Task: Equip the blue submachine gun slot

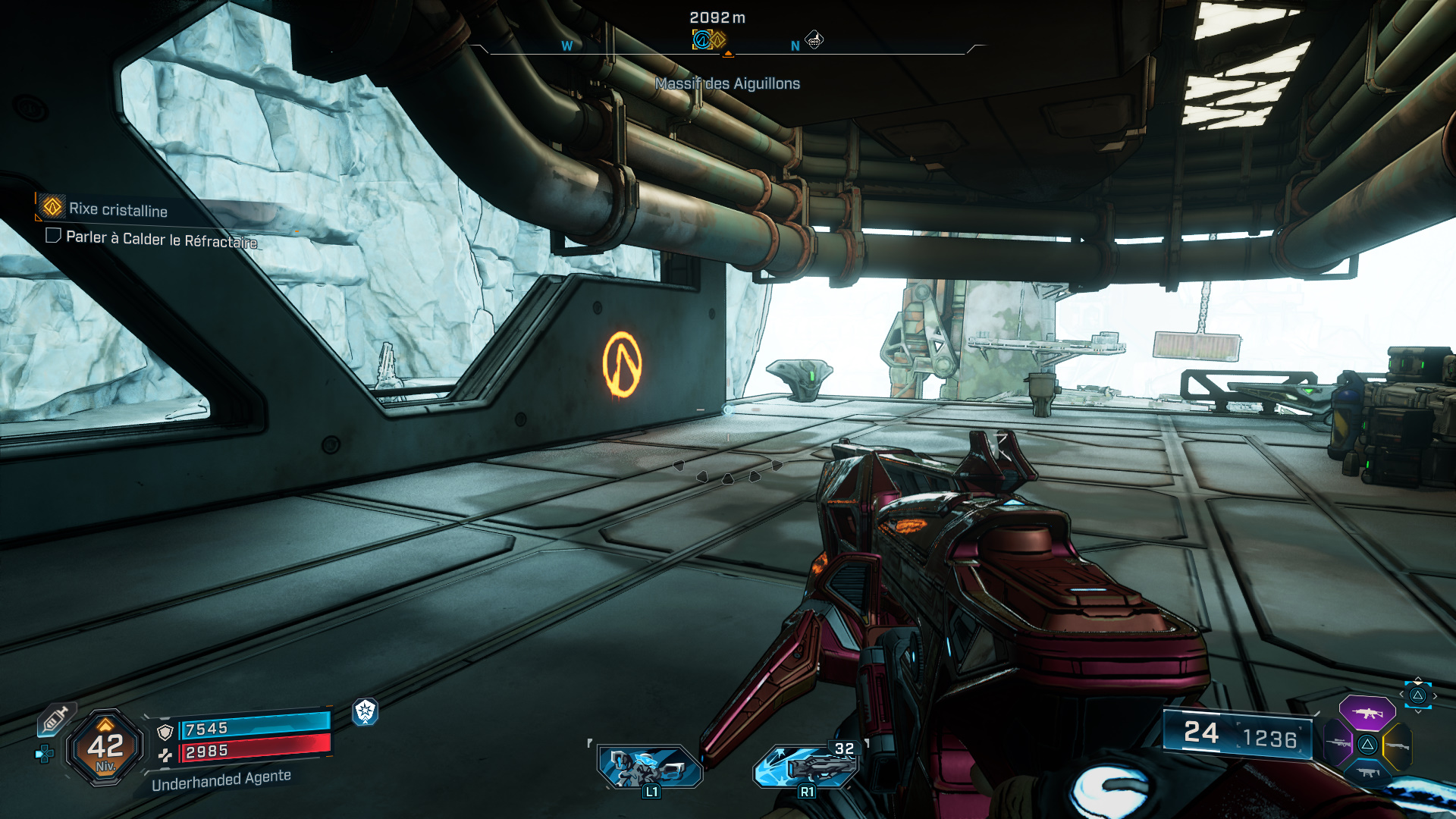Action: (x=1367, y=773)
